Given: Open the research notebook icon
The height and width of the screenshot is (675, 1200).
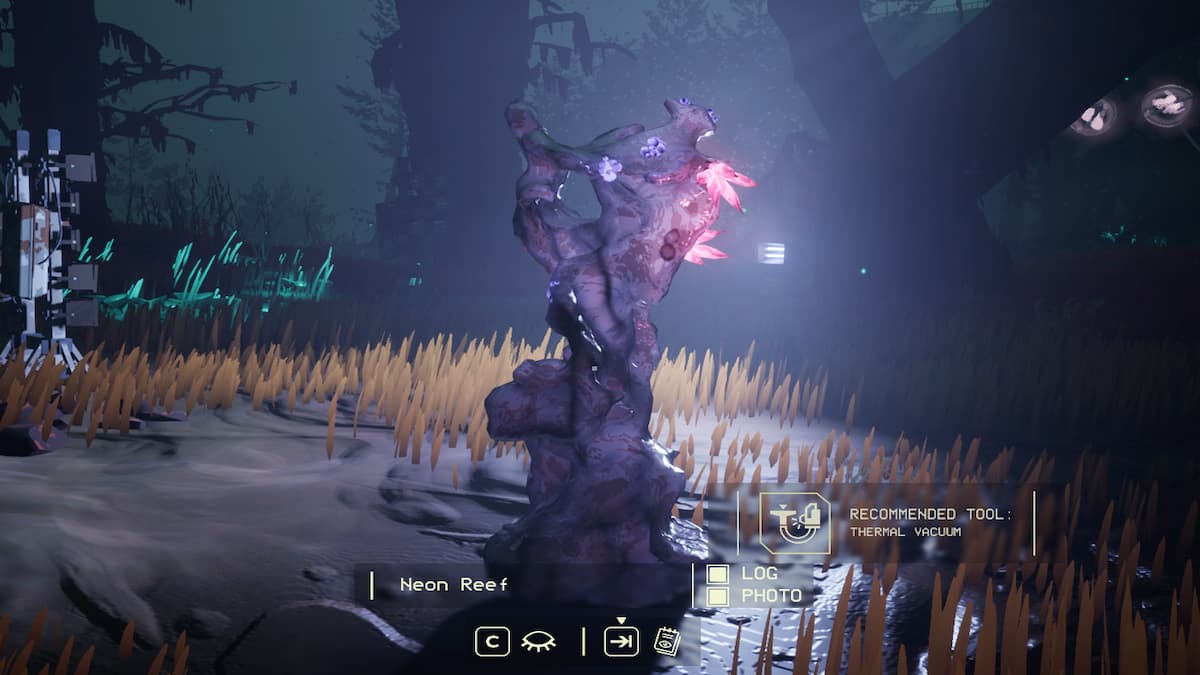Looking at the screenshot, I should pos(665,641).
